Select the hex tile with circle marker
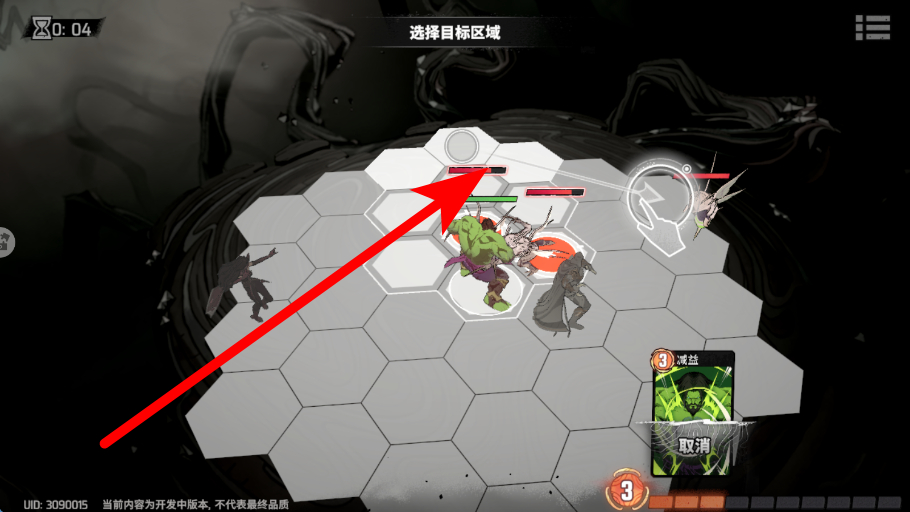Screen dimensions: 910x512 pos(461,146)
